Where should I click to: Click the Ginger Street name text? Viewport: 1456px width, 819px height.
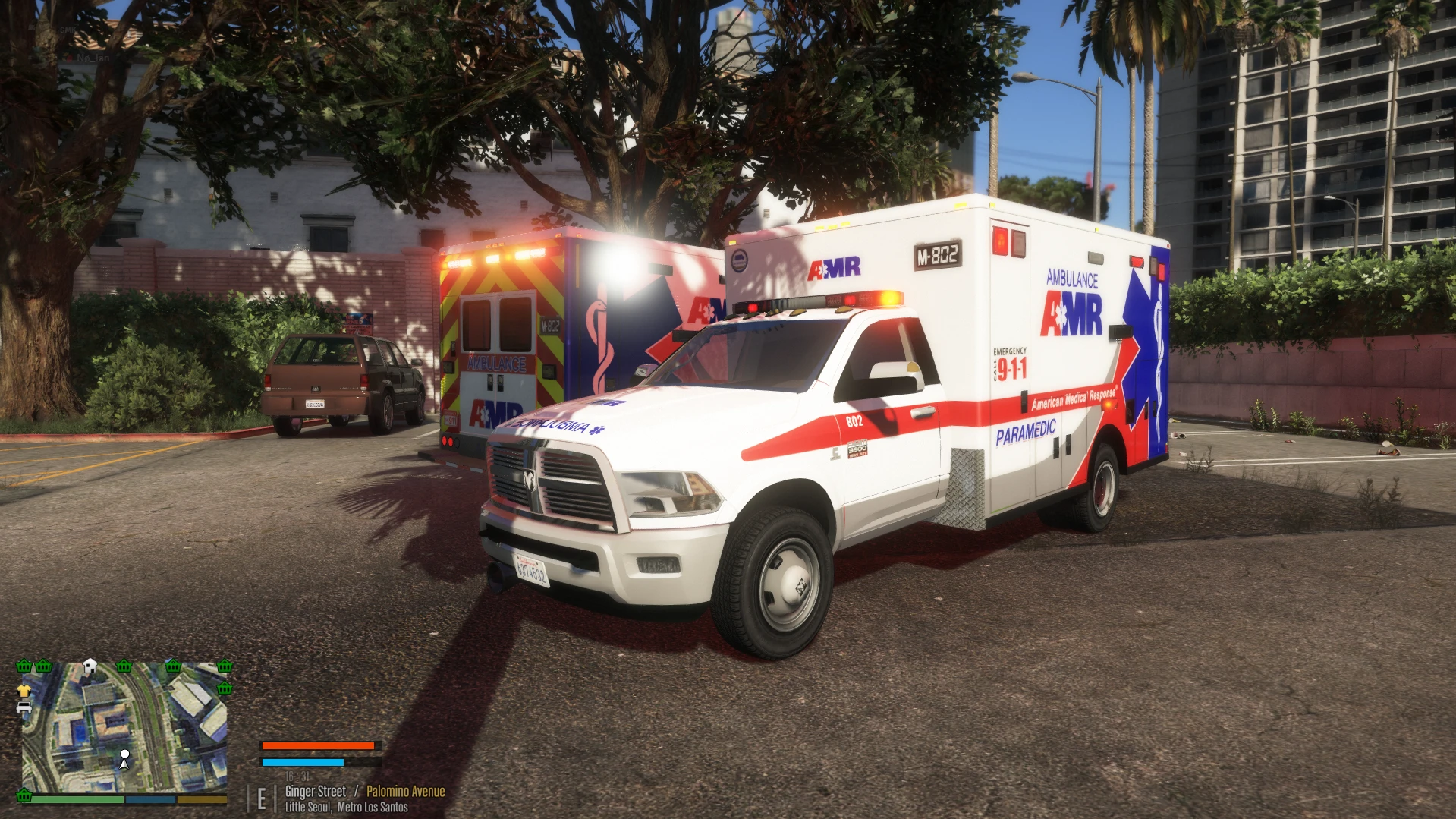coord(316,791)
